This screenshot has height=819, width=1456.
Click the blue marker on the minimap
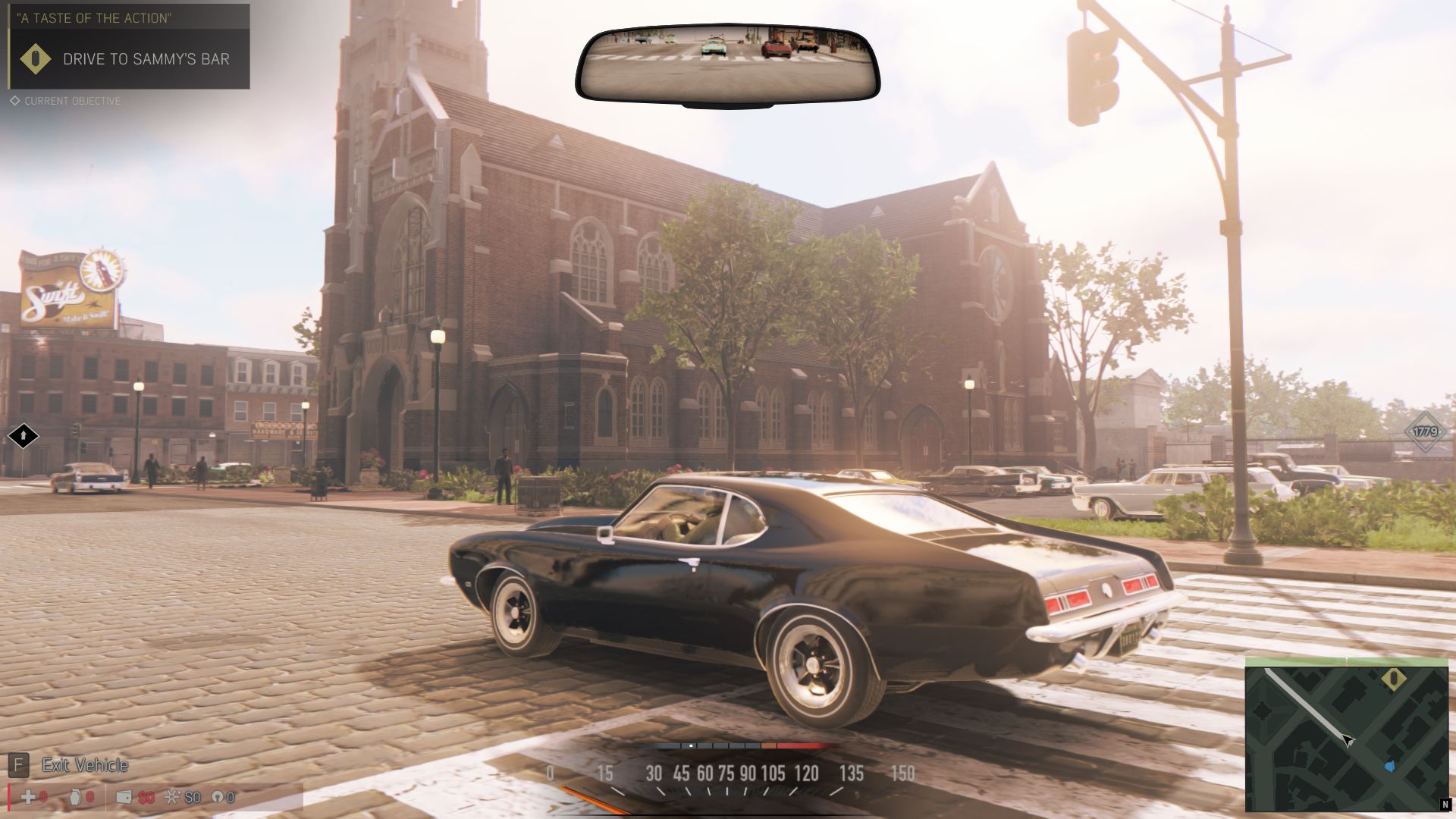click(1389, 767)
